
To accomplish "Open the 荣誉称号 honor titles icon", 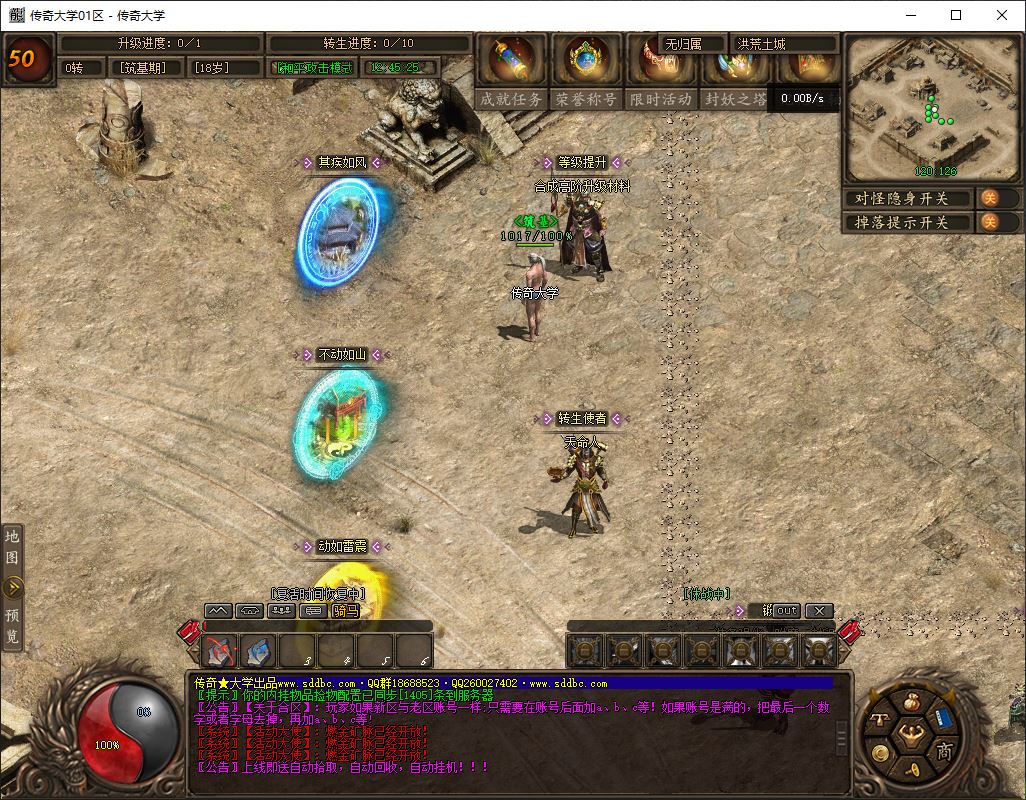I will click(586, 62).
